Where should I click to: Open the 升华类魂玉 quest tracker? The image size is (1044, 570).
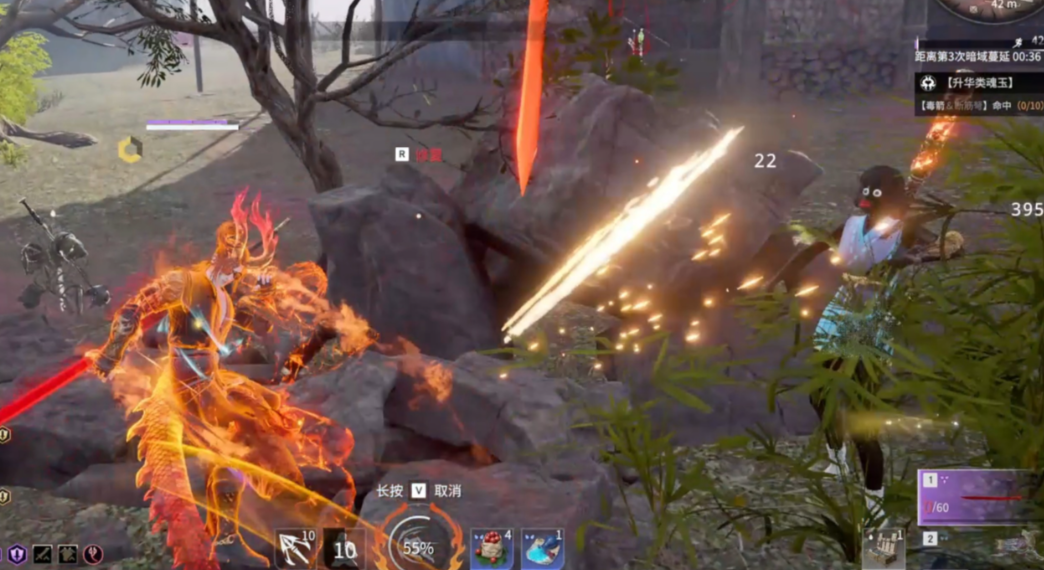[x=980, y=81]
